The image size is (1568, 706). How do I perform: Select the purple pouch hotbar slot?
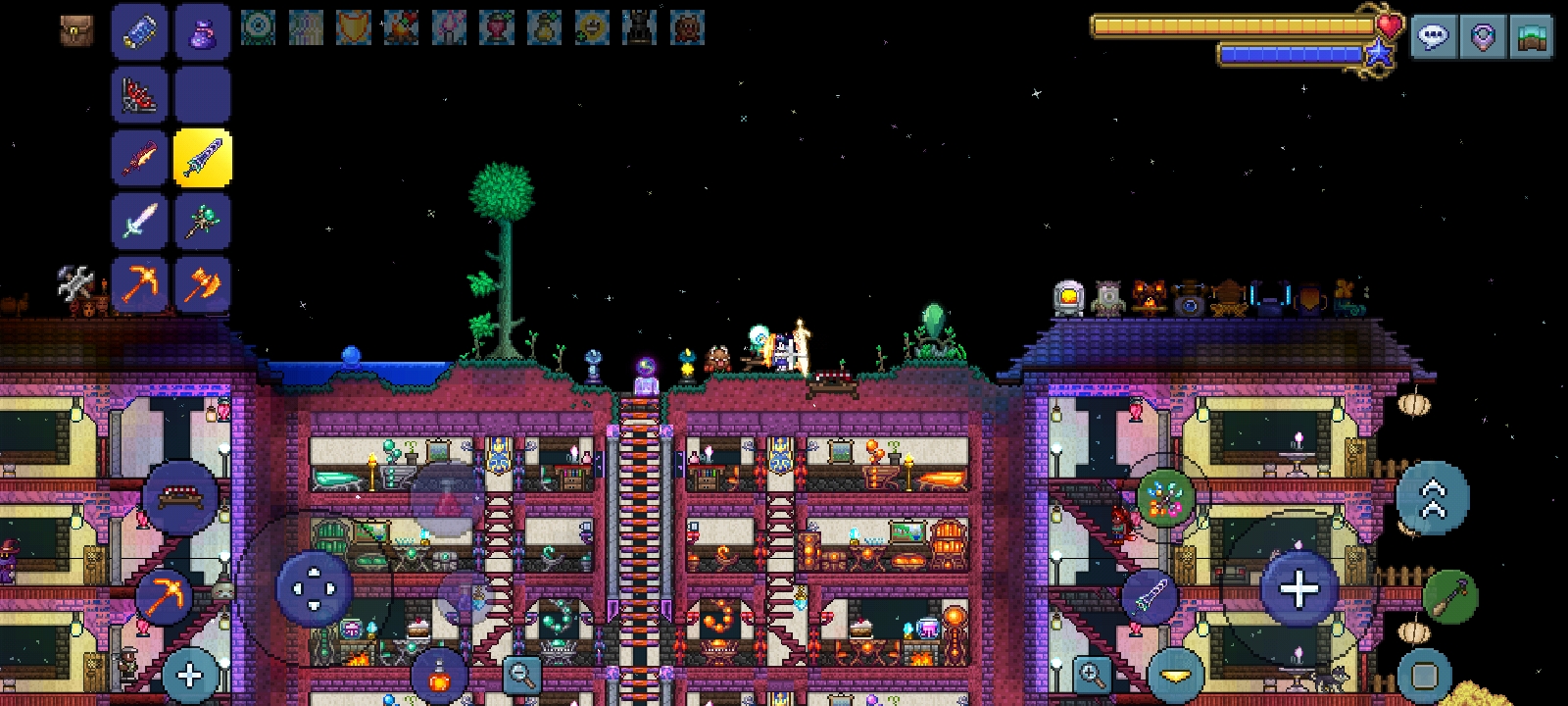click(x=202, y=30)
